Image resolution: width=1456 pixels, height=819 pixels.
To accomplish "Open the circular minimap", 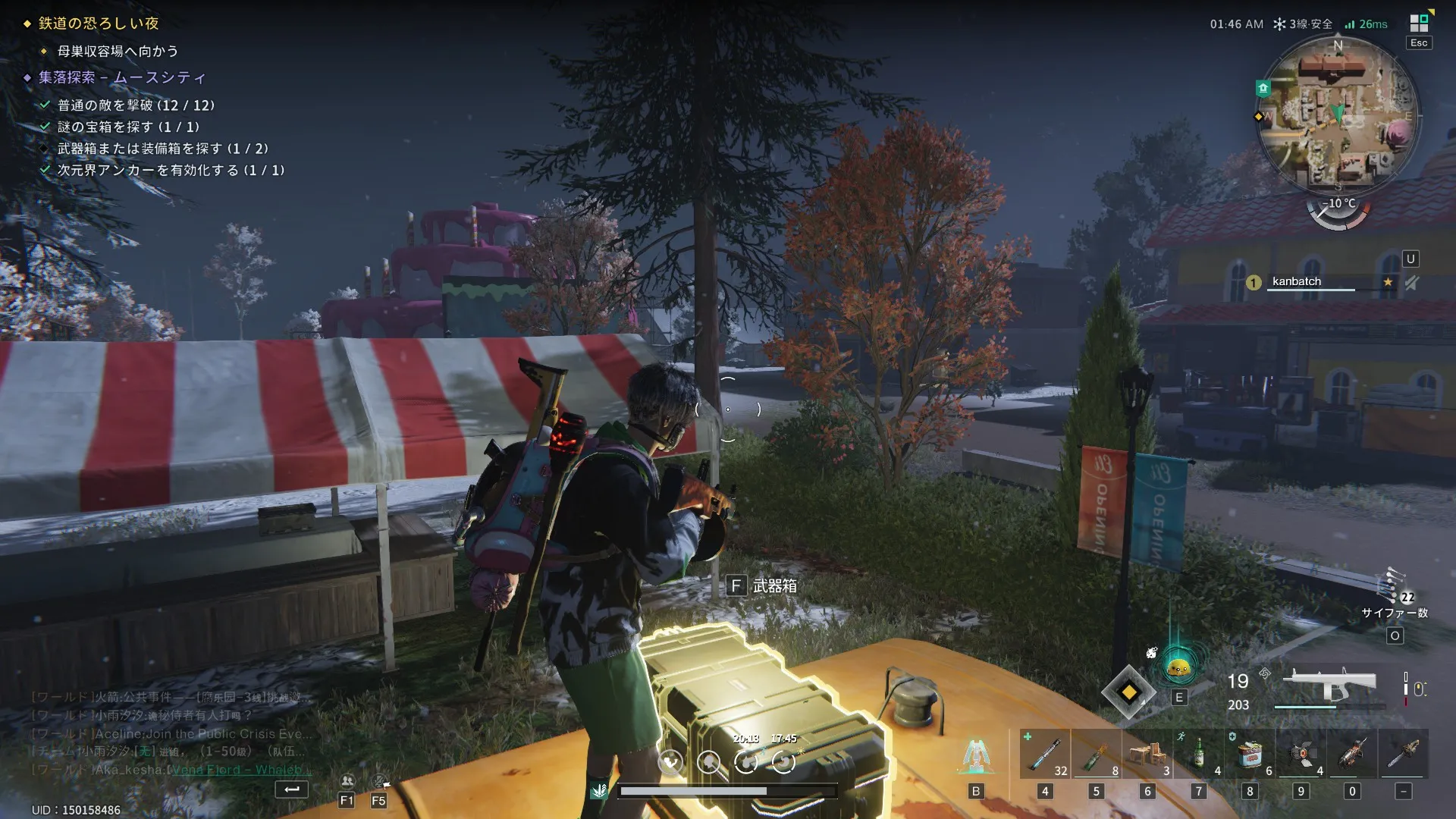I will click(1338, 114).
